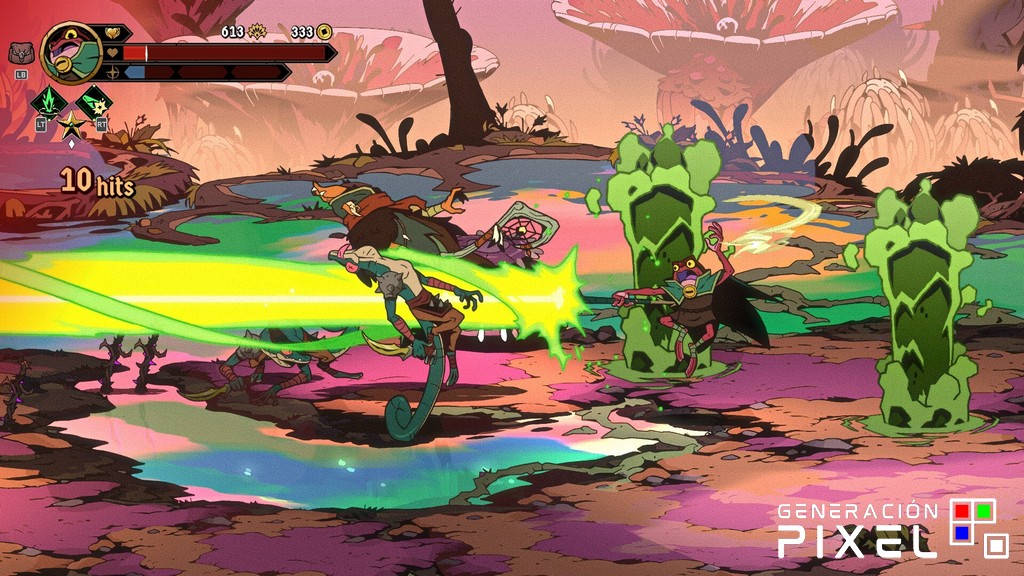Click the frog character portrait

tap(71, 52)
